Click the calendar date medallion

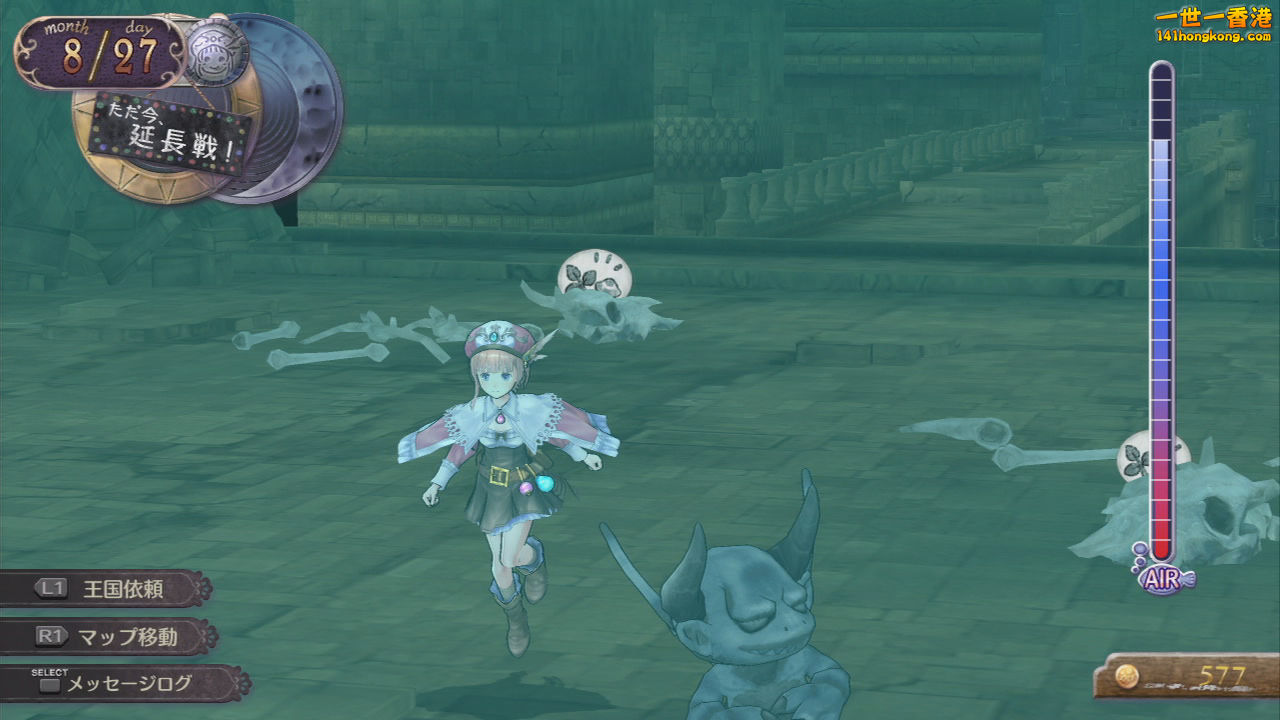tap(98, 53)
